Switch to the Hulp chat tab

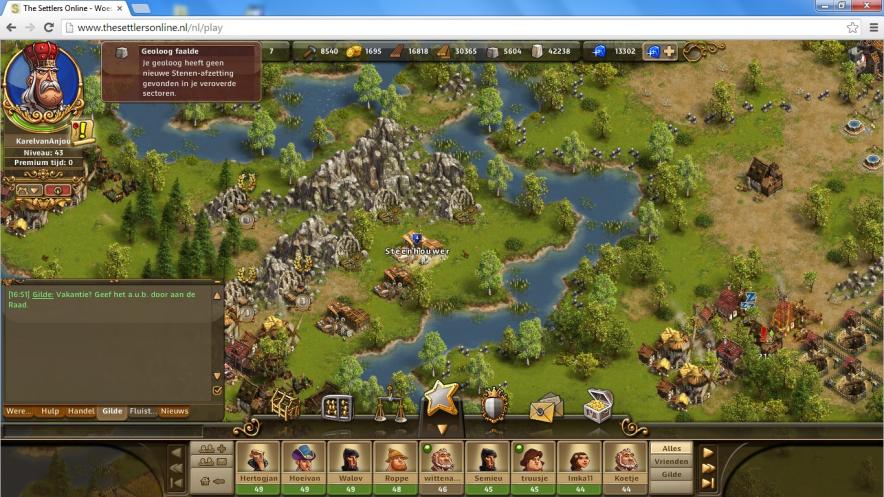click(50, 411)
